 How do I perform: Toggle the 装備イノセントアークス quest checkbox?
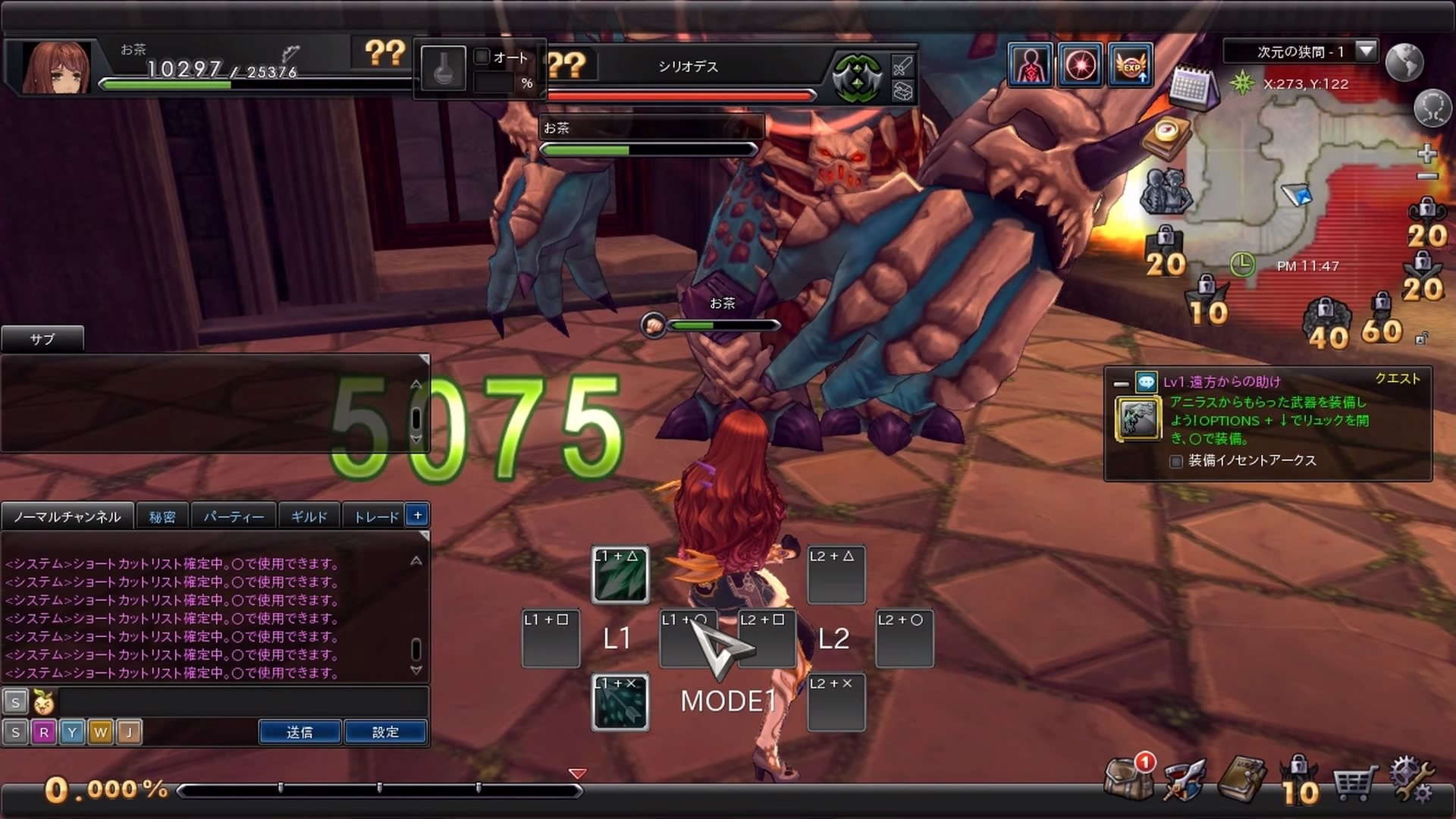[1176, 461]
